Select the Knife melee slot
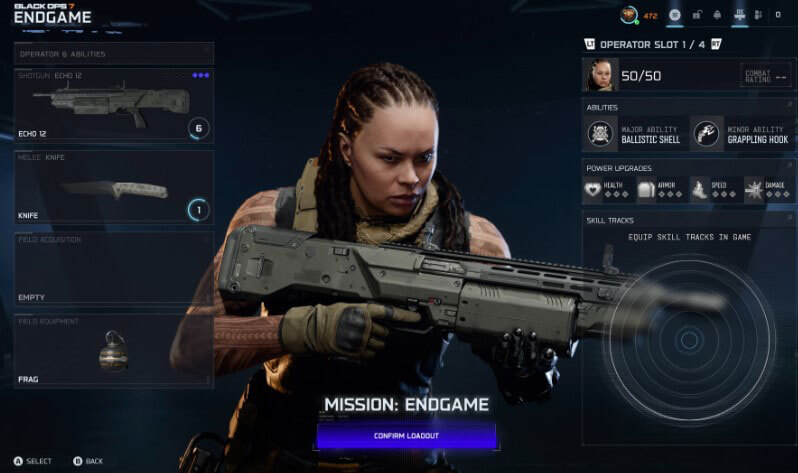This screenshot has height=473, width=798. pos(113,186)
